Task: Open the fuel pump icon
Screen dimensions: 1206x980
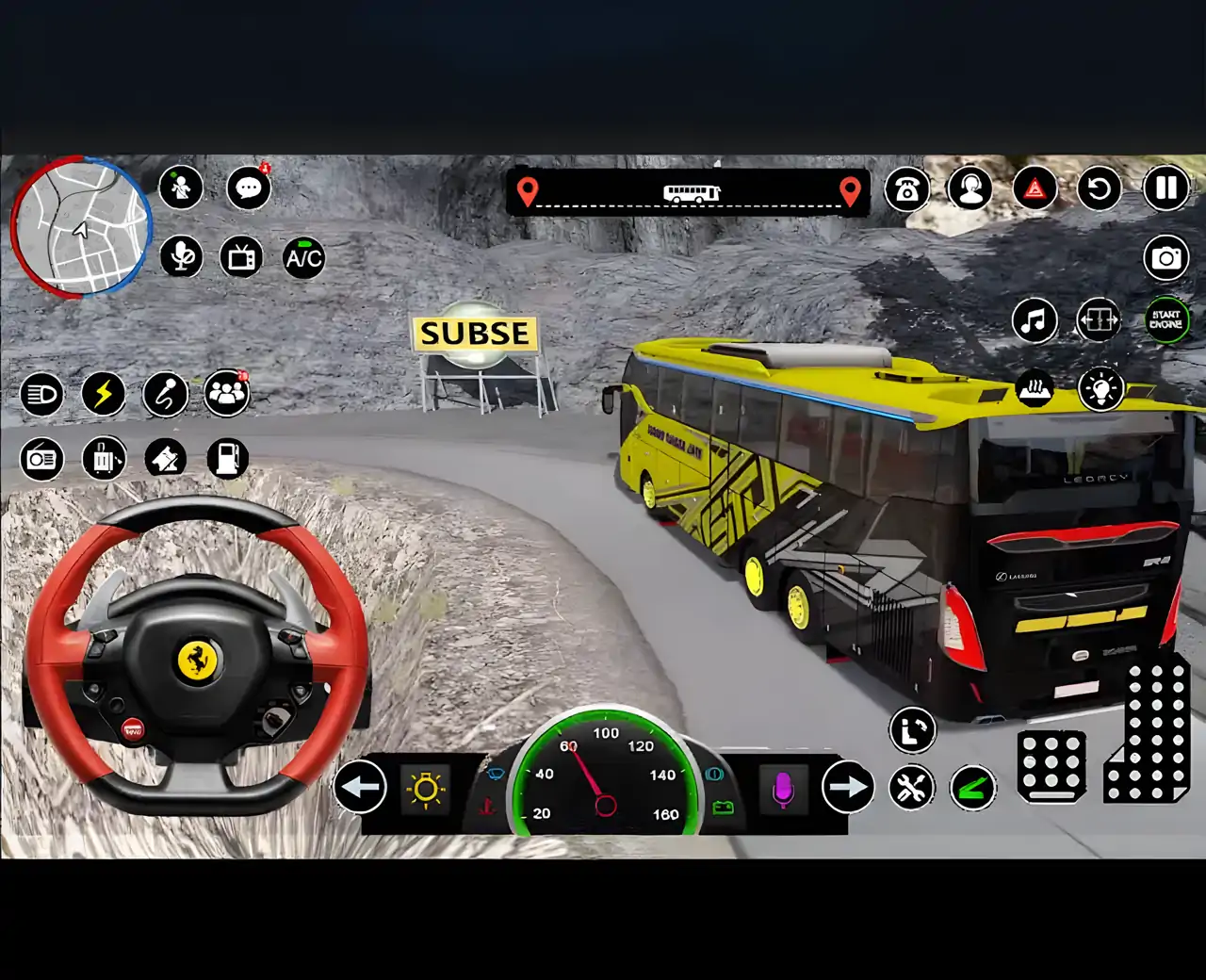Action: pos(227,459)
